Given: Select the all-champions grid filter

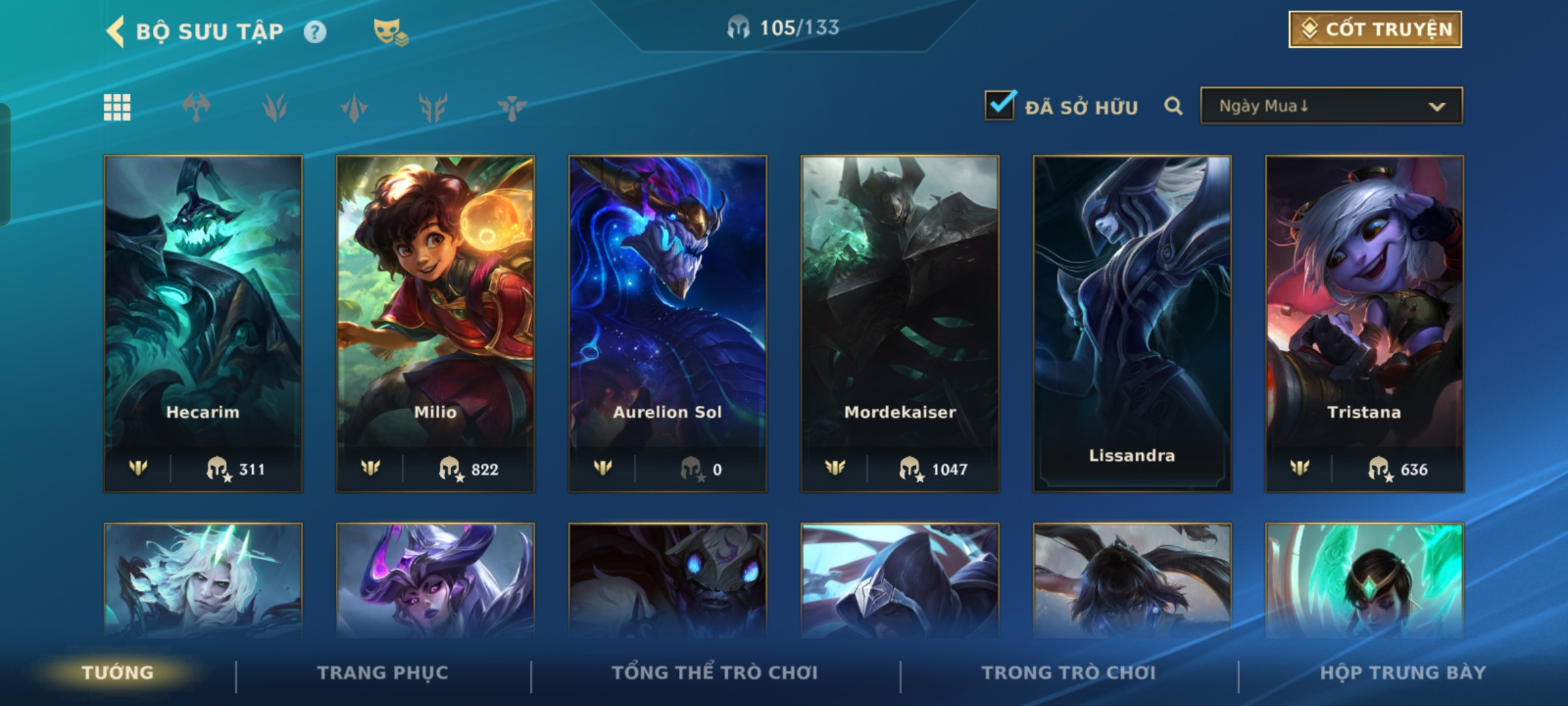Looking at the screenshot, I should (x=117, y=107).
